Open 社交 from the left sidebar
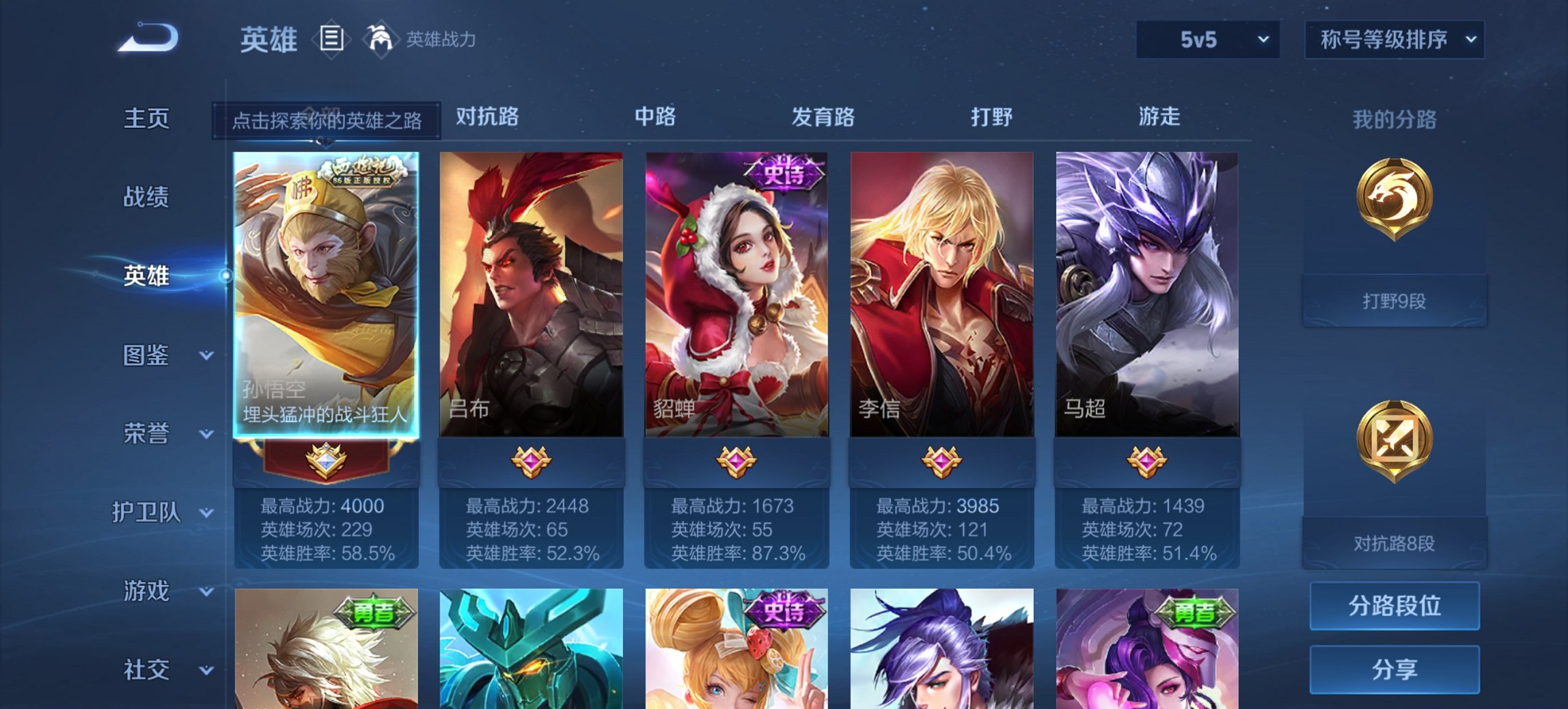The image size is (1568, 709). (x=143, y=669)
